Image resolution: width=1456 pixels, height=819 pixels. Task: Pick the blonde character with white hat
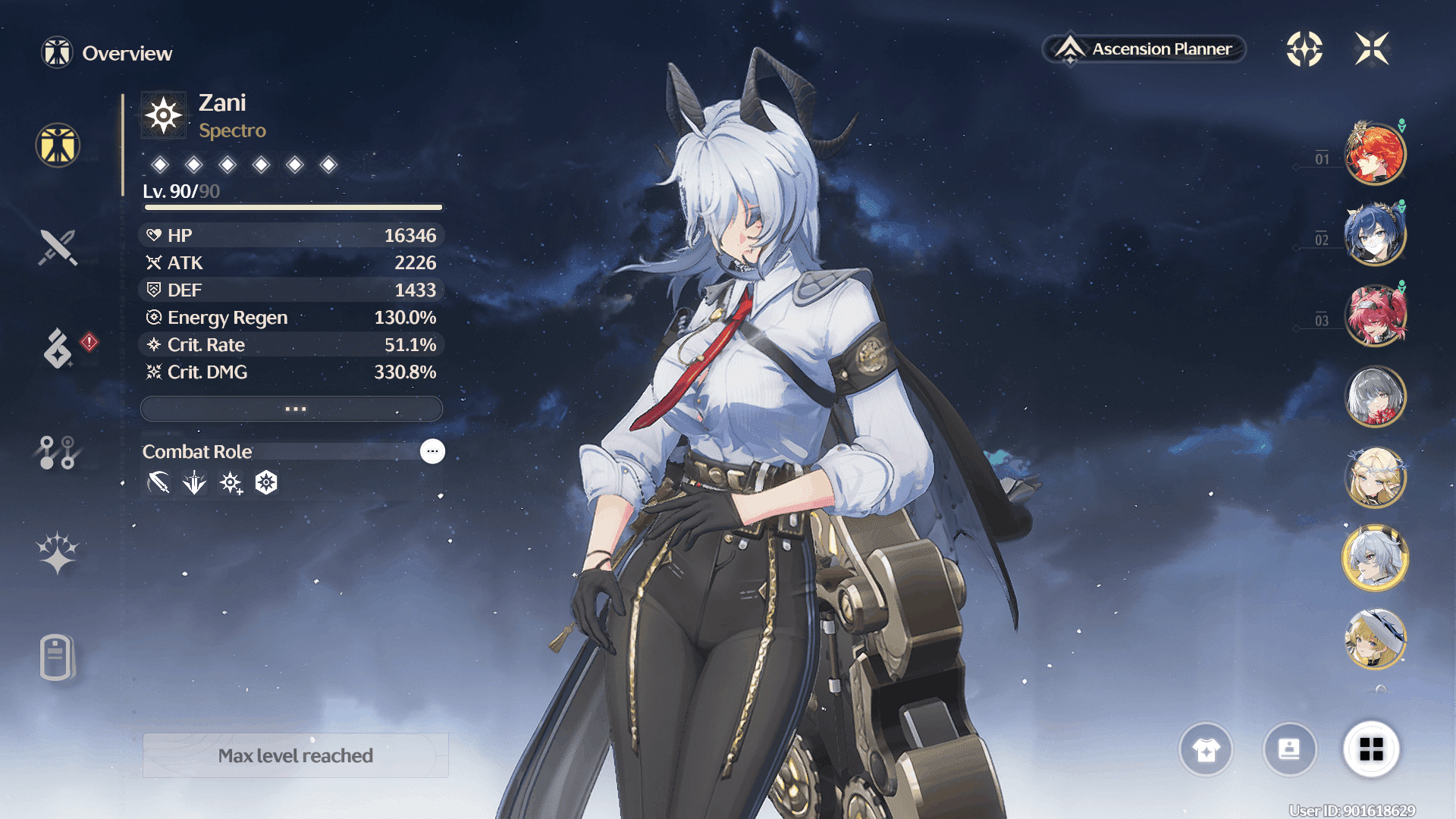(1375, 639)
